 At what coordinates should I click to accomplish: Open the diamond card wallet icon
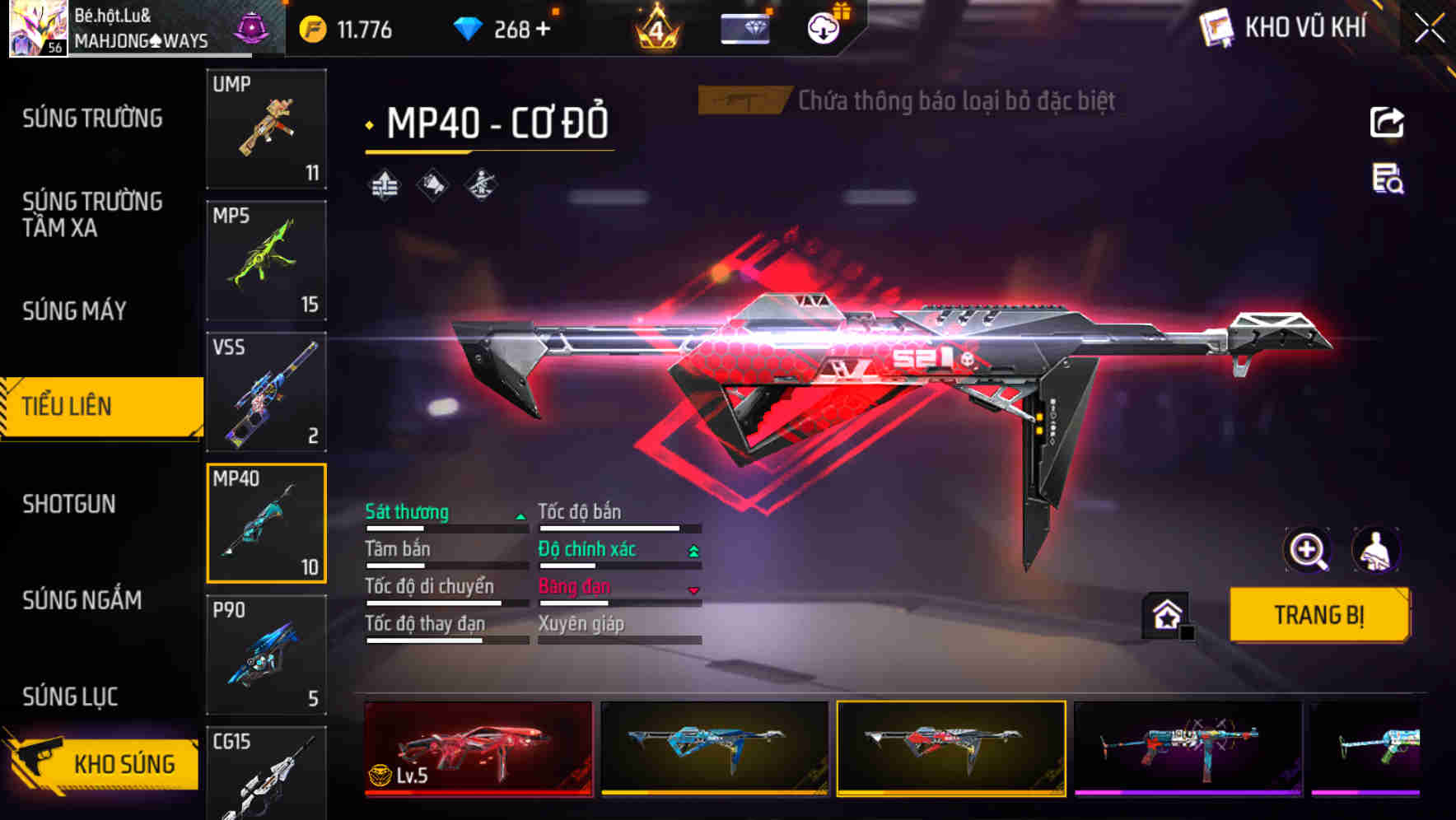(x=744, y=28)
